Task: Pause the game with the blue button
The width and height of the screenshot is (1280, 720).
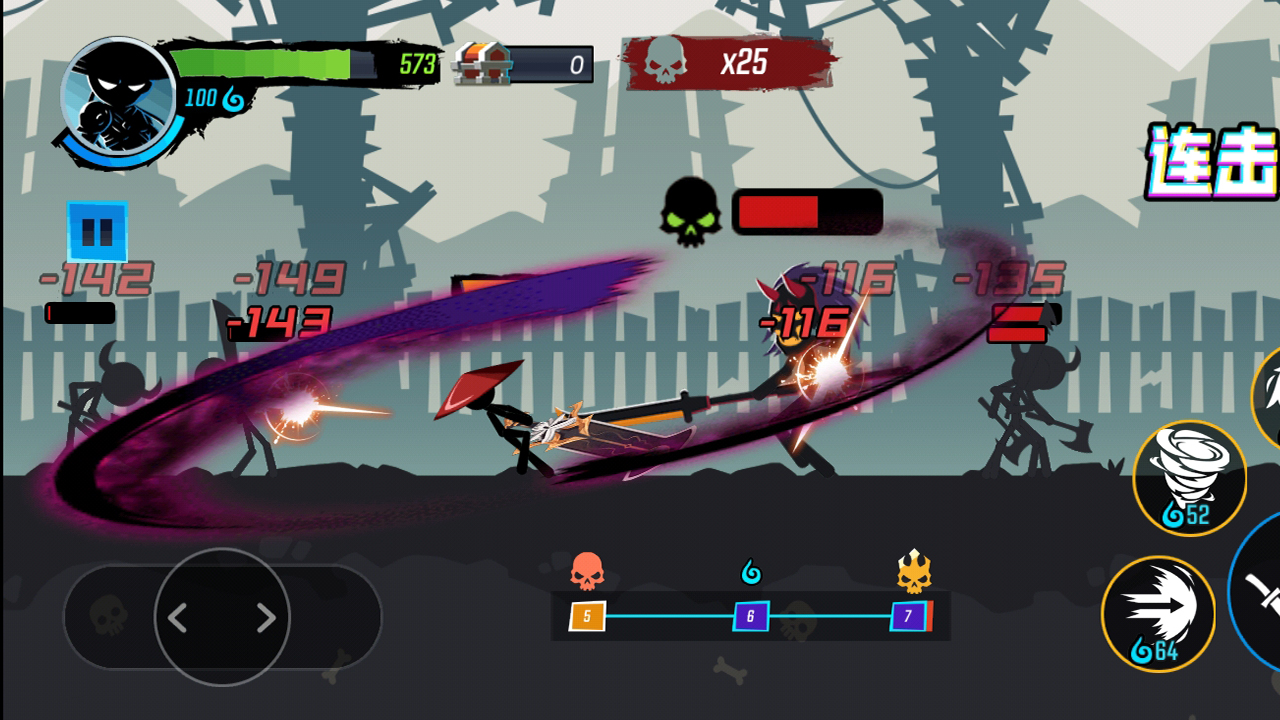Action: 97,231
